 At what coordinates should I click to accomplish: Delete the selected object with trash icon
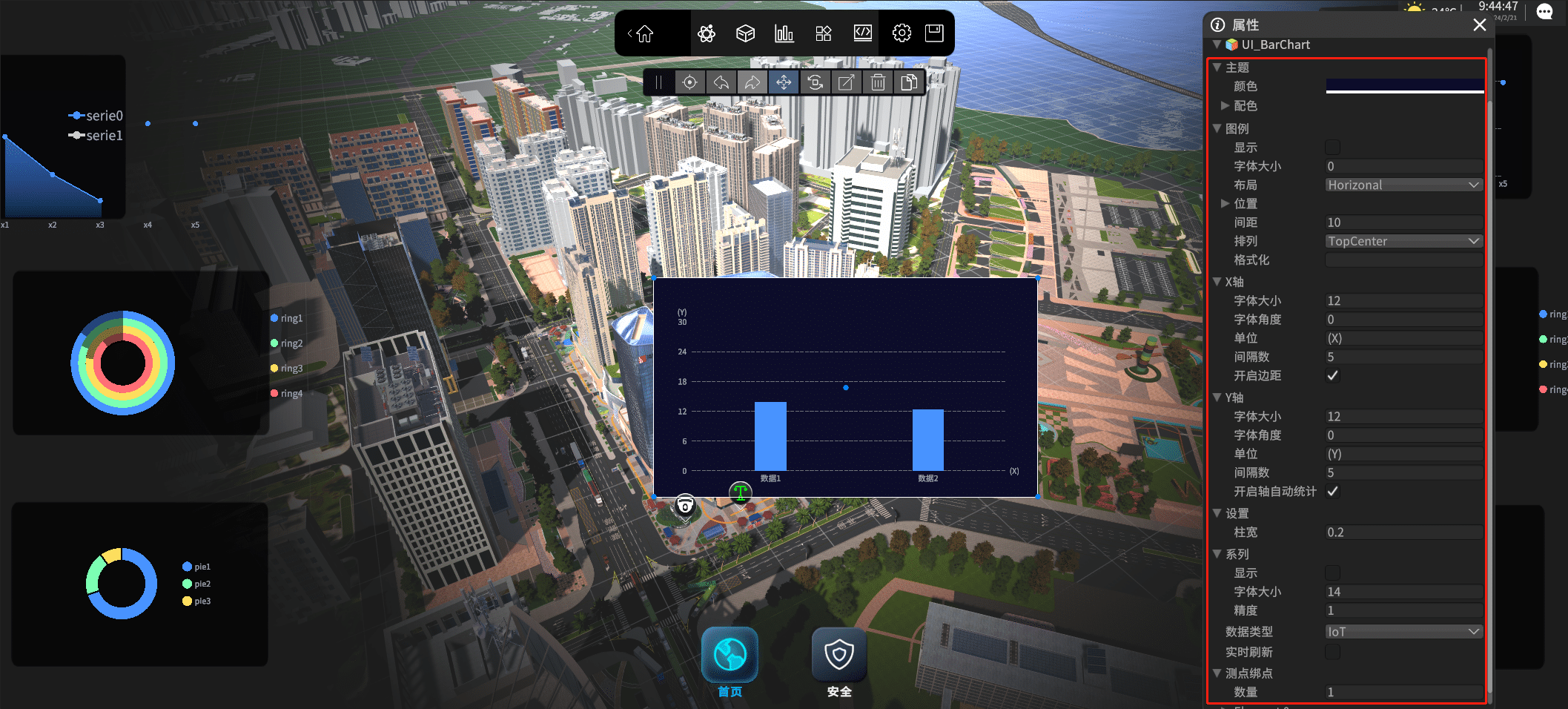(x=878, y=82)
